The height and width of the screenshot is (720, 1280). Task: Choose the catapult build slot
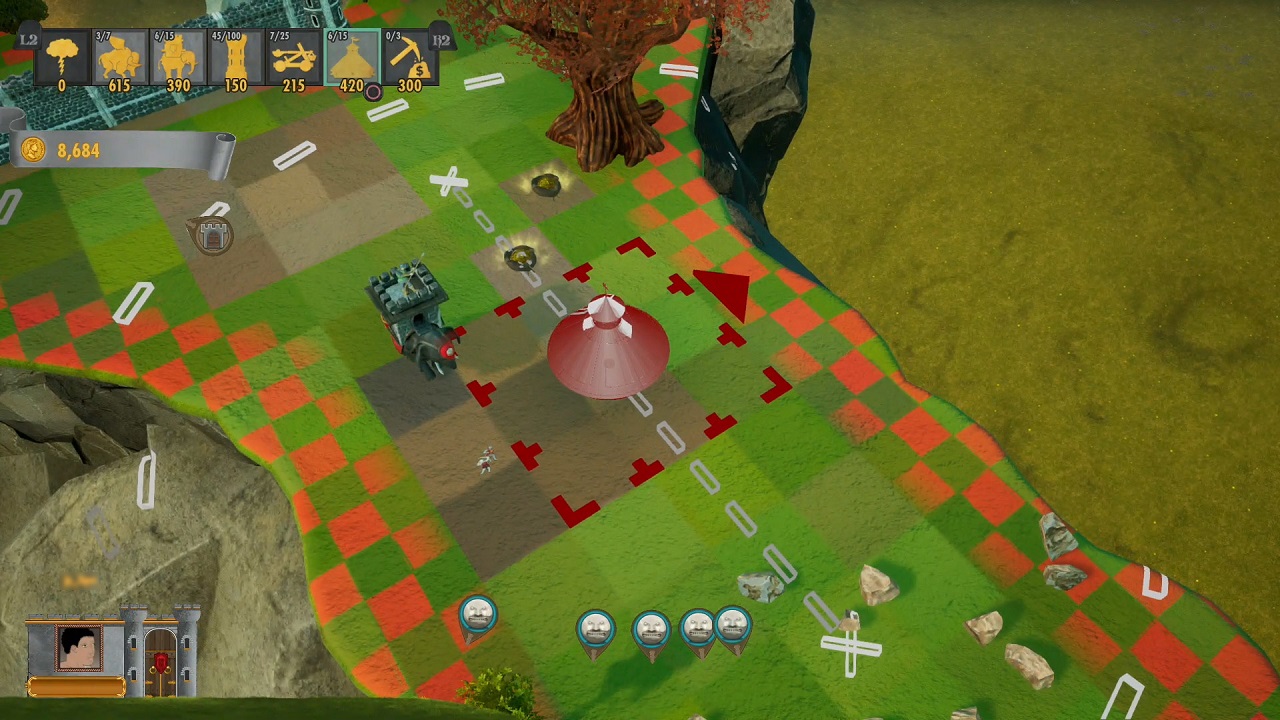click(294, 60)
